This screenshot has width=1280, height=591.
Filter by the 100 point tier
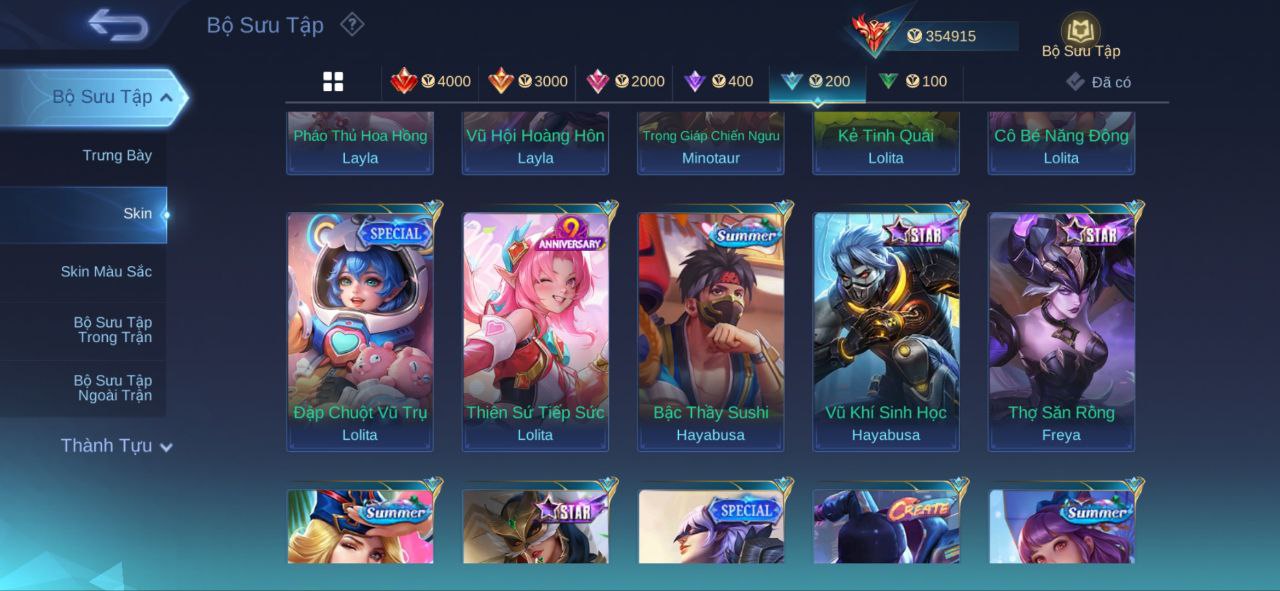(913, 81)
